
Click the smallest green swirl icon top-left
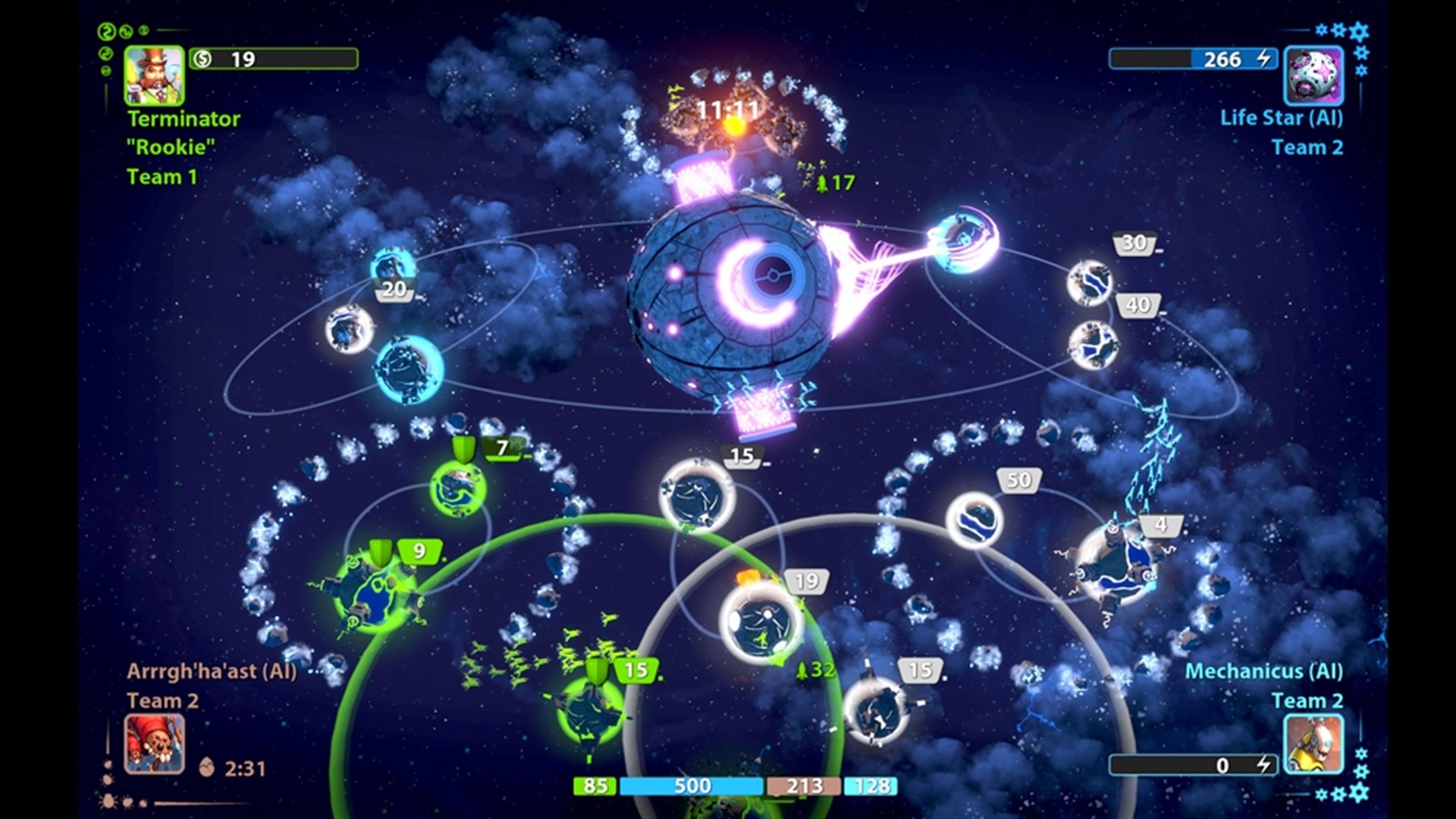pos(144,30)
